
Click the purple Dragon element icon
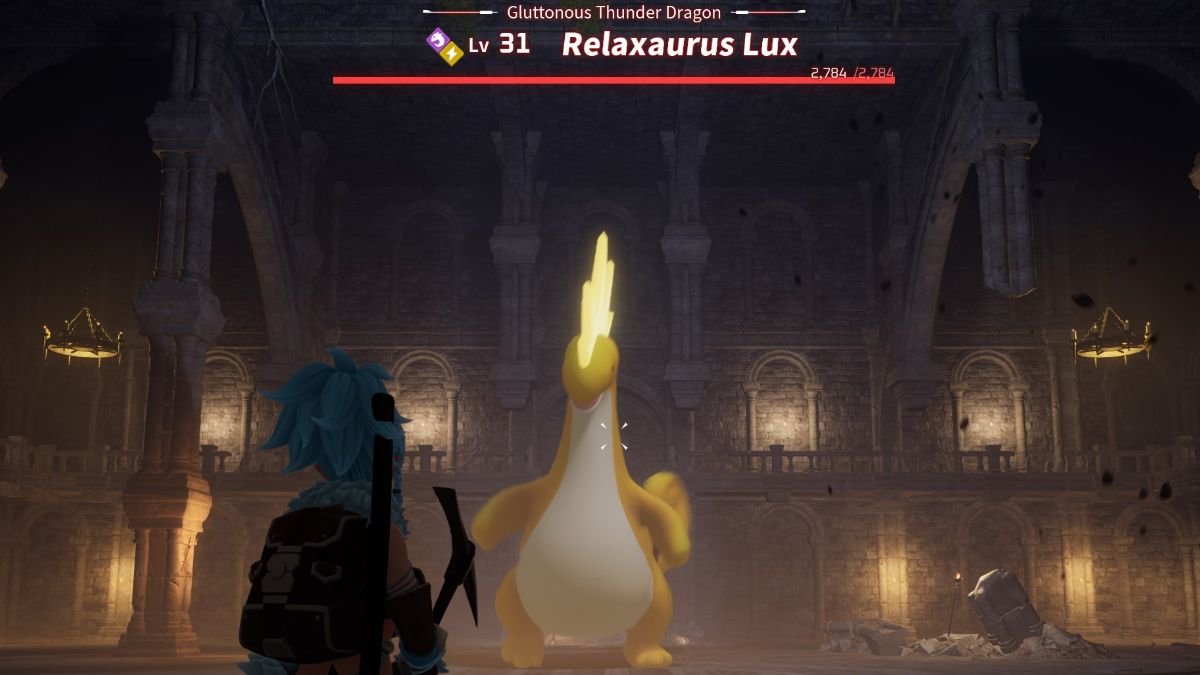point(438,40)
